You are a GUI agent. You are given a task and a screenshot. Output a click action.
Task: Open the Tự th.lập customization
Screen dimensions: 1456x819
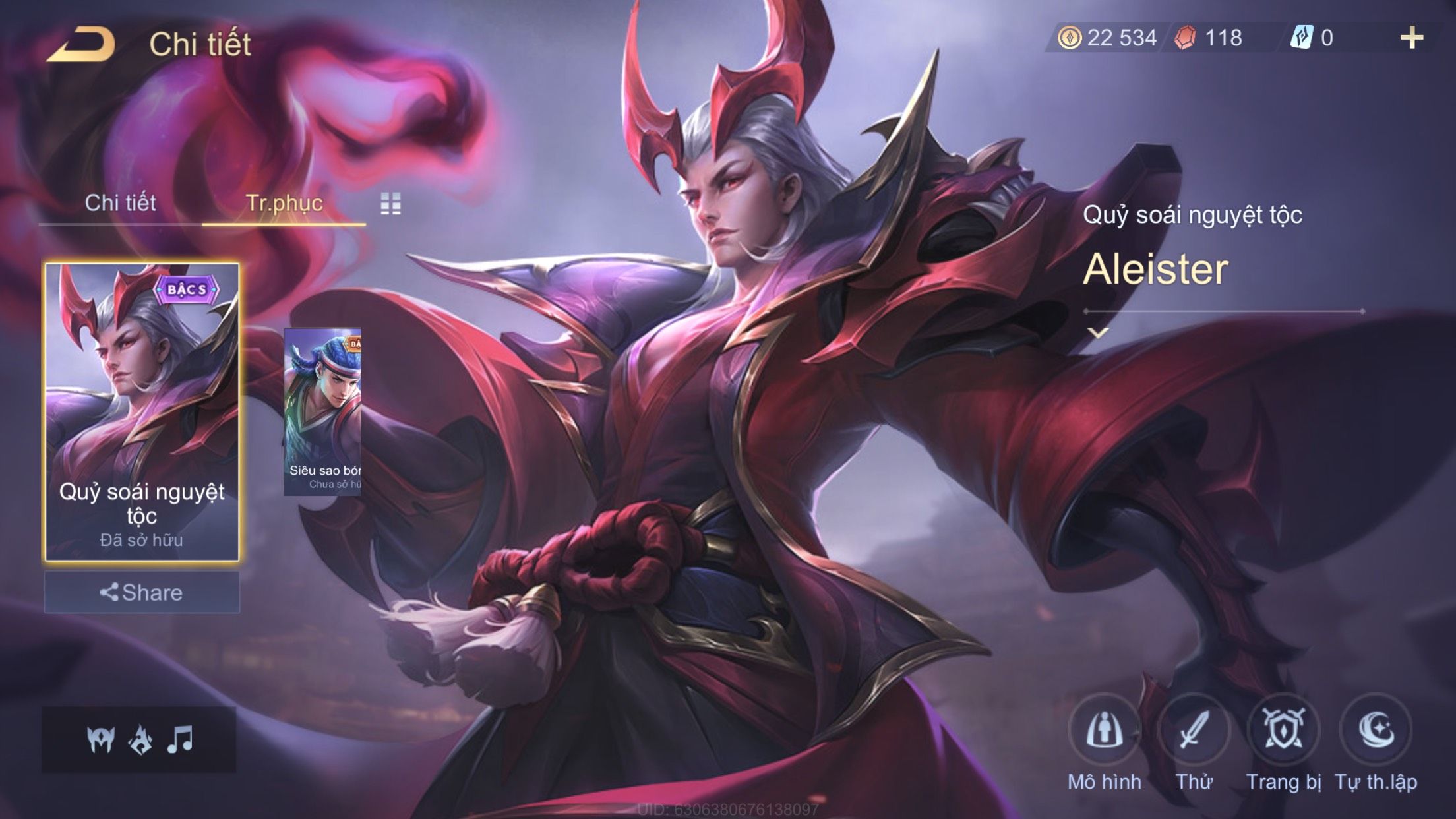pos(1376,731)
